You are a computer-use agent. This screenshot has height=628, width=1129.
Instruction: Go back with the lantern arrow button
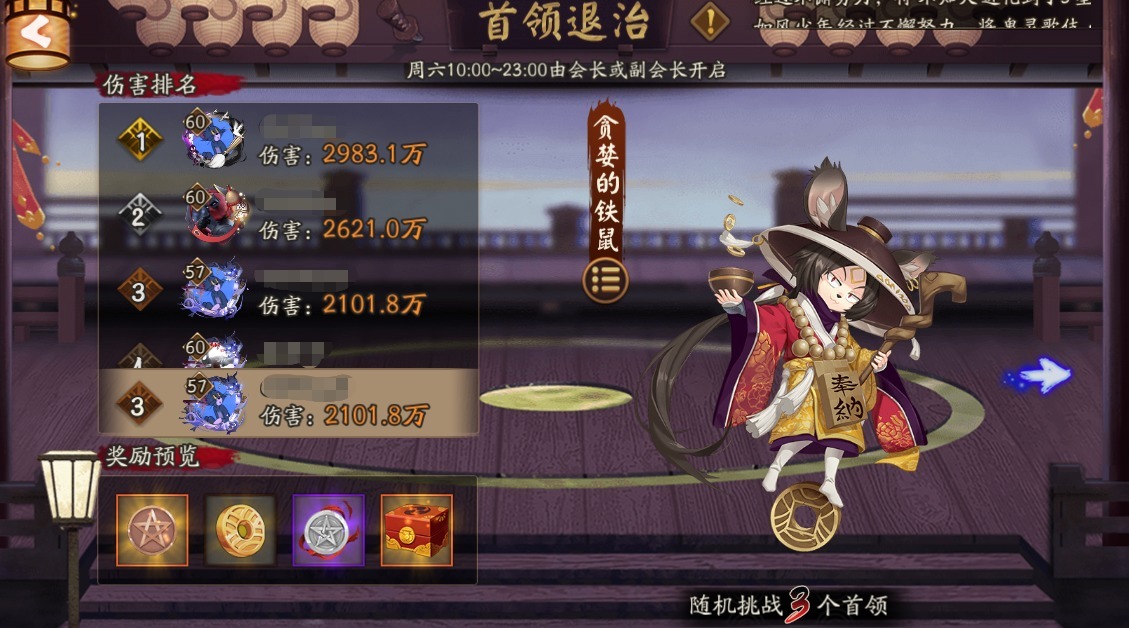tap(37, 35)
